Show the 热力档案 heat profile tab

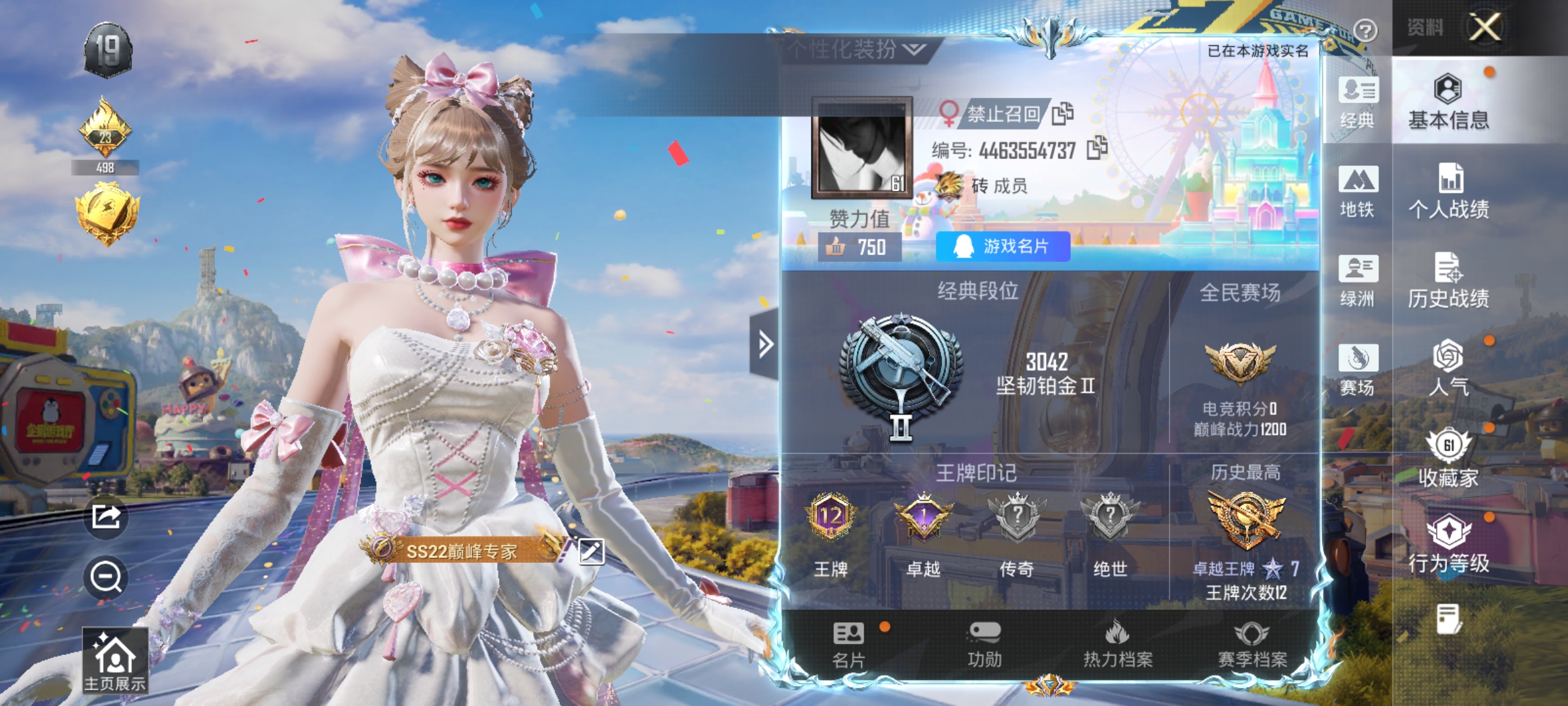pos(1118,645)
